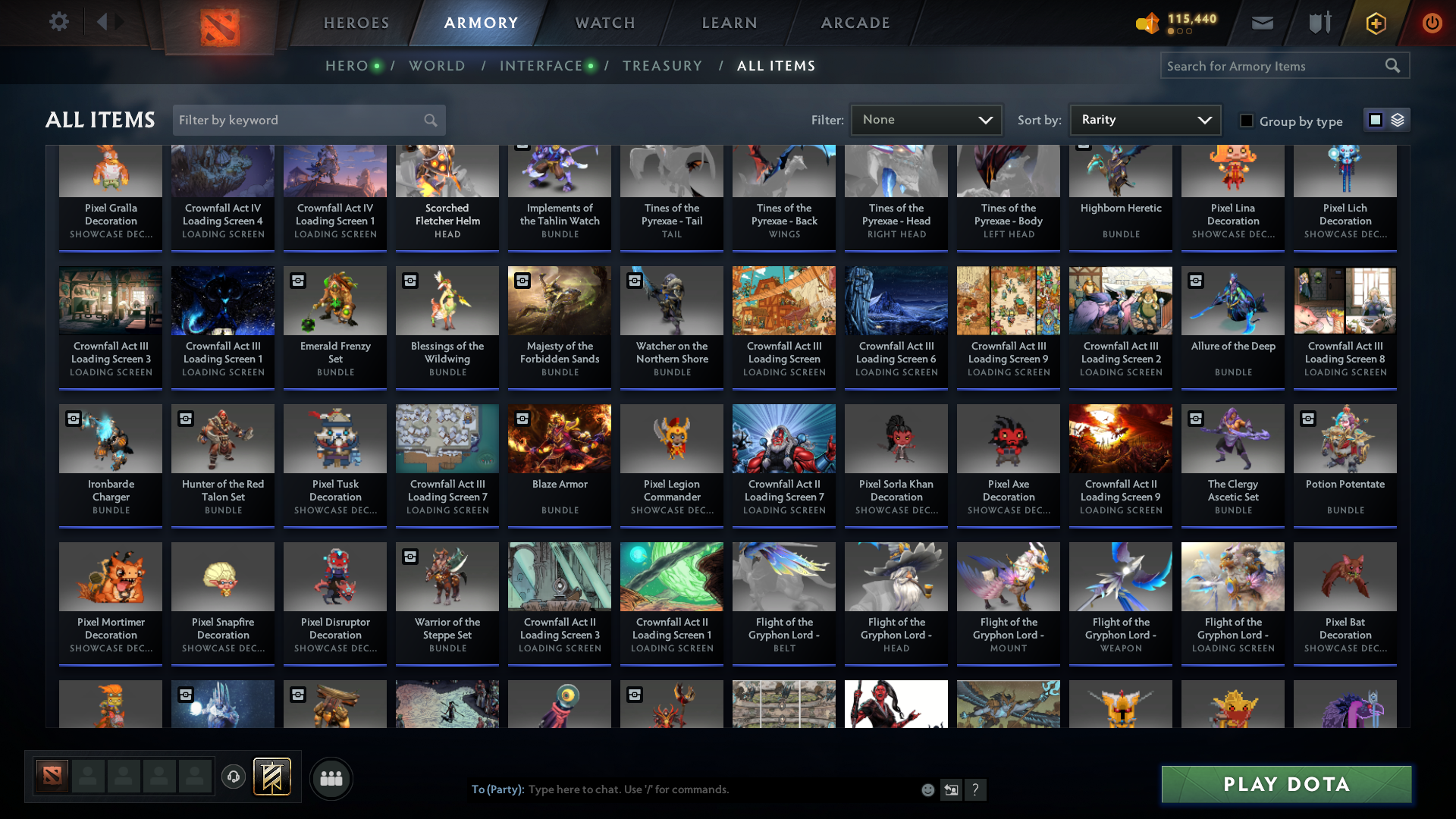Open the Filter dropdown set to None
Screen dimensions: 1456x819
[926, 119]
